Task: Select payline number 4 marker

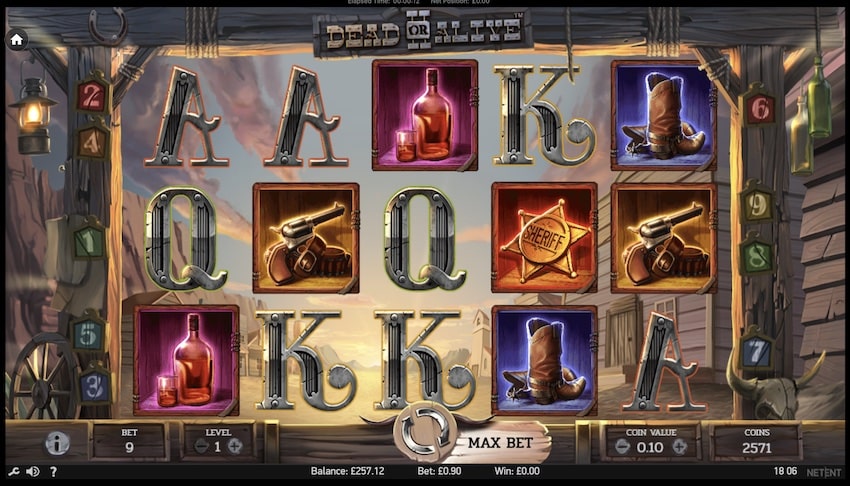Action: click(x=91, y=141)
